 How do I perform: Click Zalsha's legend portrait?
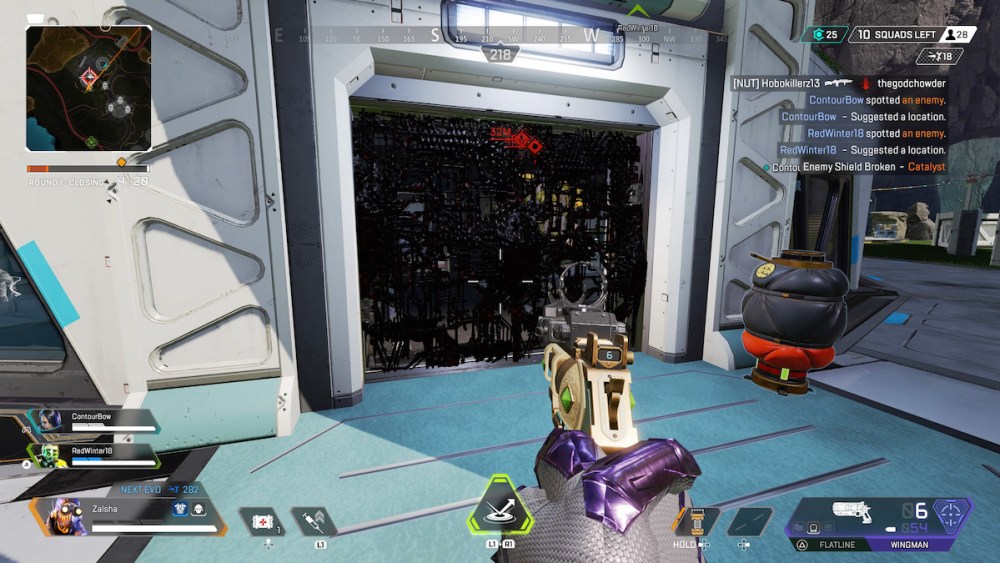click(x=63, y=516)
